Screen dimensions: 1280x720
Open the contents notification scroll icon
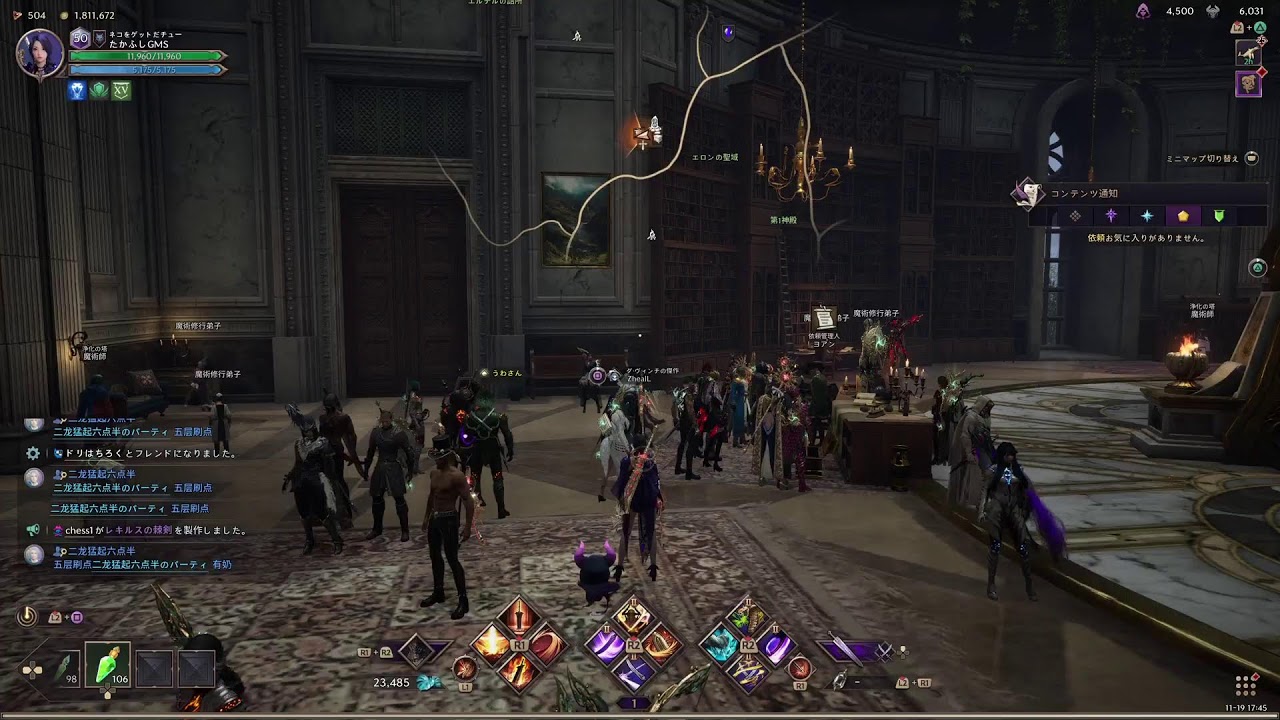tap(1027, 194)
